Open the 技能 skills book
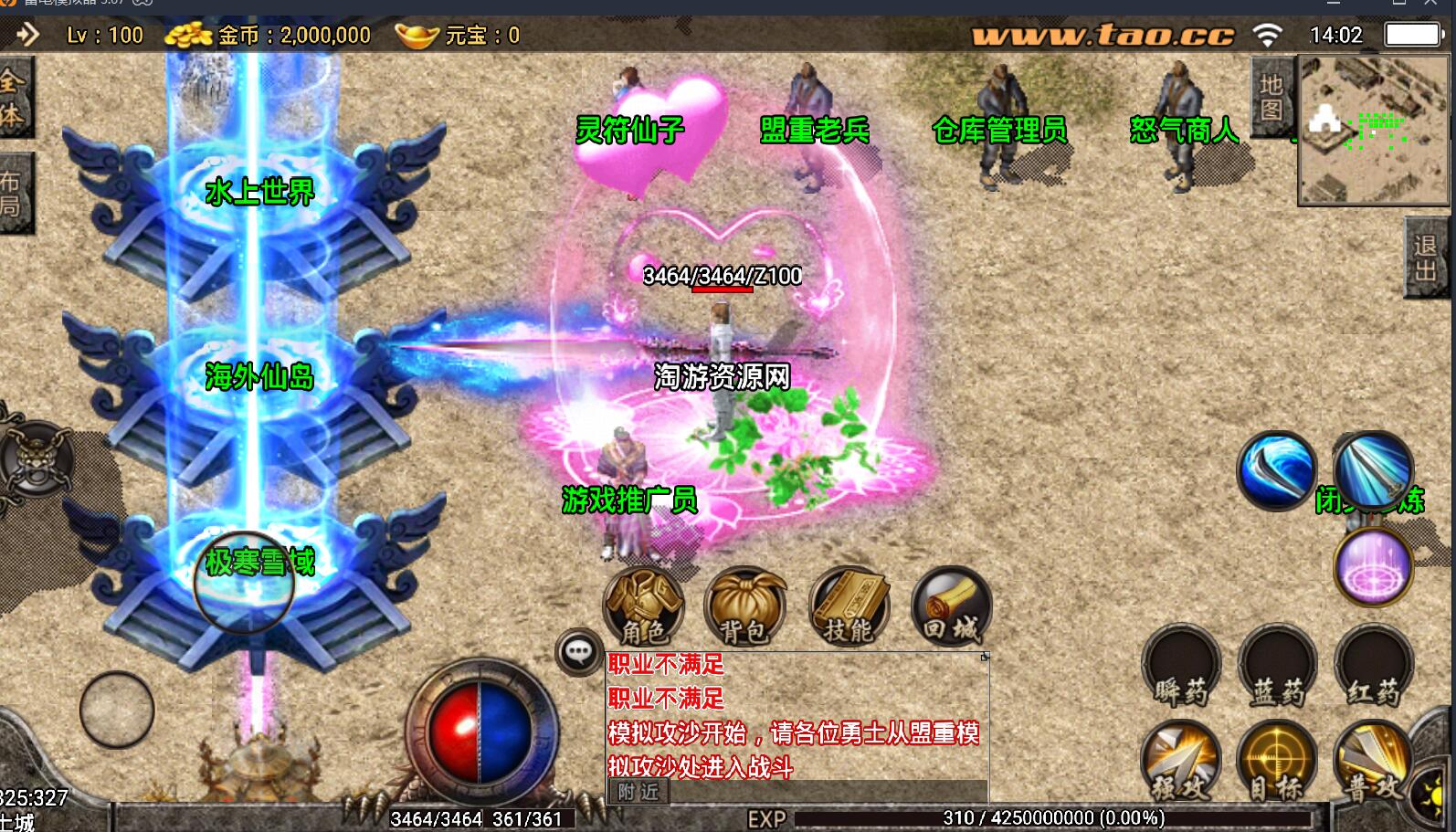This screenshot has height=832, width=1456. (x=849, y=606)
